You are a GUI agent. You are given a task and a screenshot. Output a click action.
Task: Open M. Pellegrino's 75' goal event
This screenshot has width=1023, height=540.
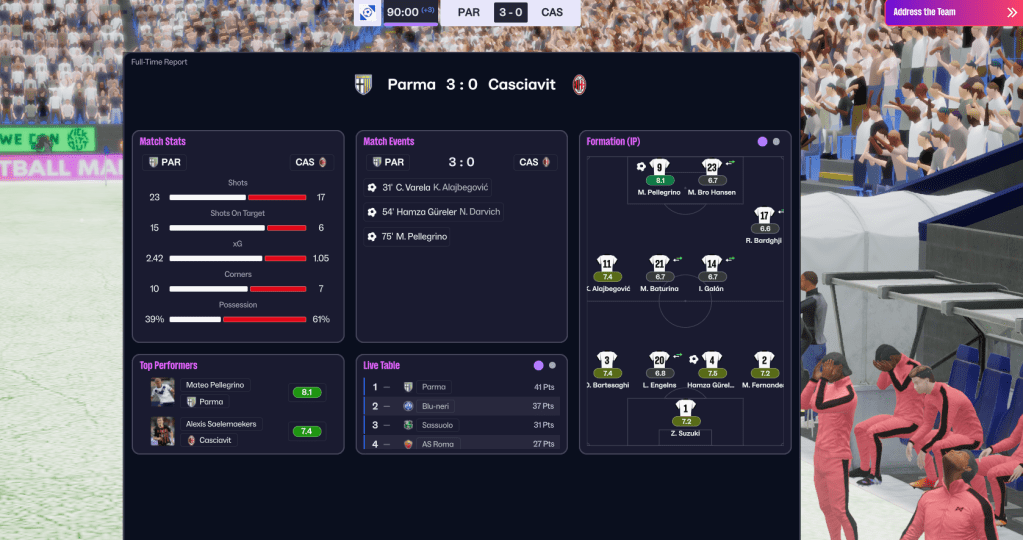pyautogui.click(x=409, y=237)
